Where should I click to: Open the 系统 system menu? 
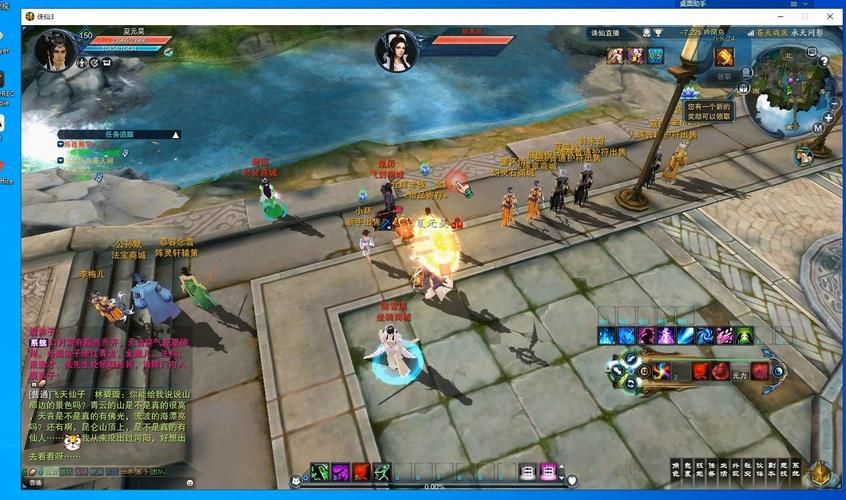796,469
